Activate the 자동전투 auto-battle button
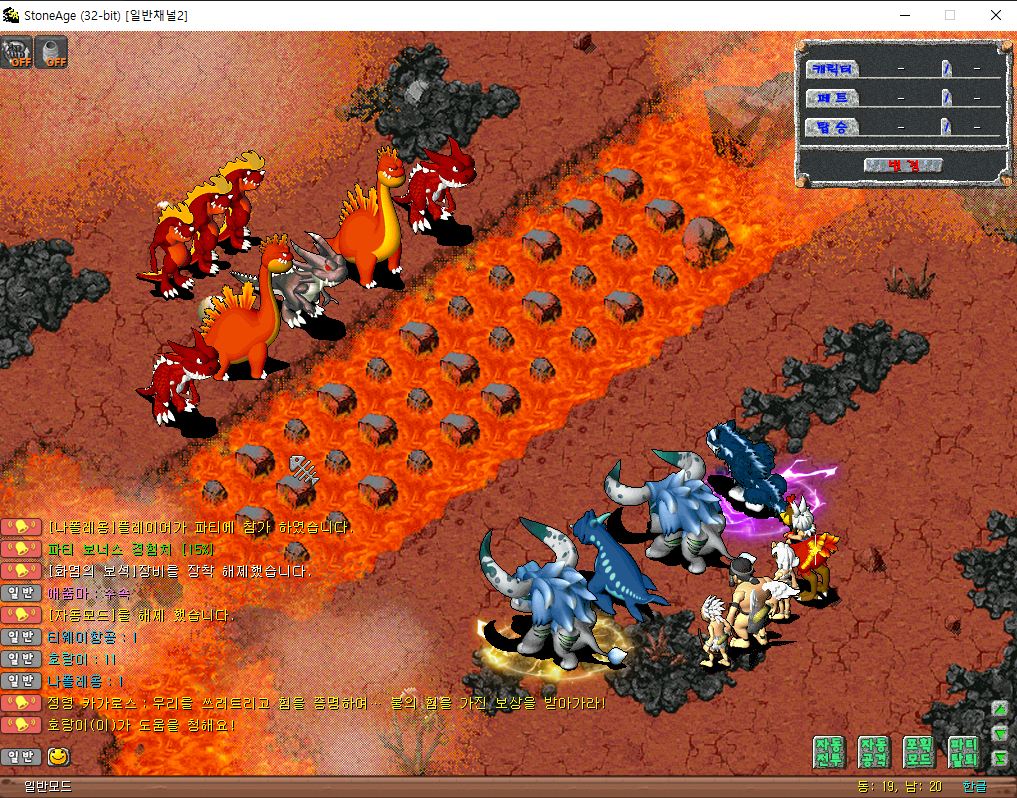1017x798 pixels. point(829,752)
